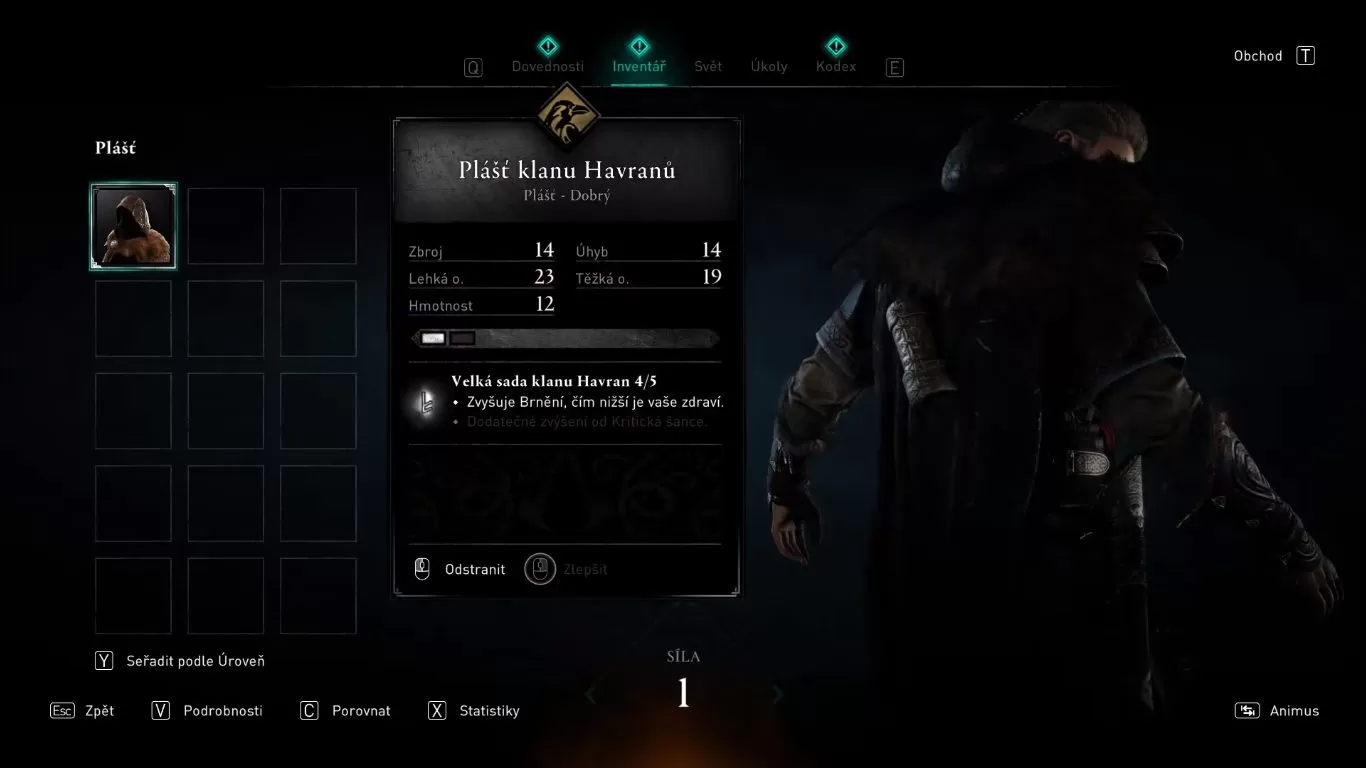Click the mouse icon next to Odstranit
Image resolution: width=1366 pixels, height=768 pixels.
click(424, 568)
